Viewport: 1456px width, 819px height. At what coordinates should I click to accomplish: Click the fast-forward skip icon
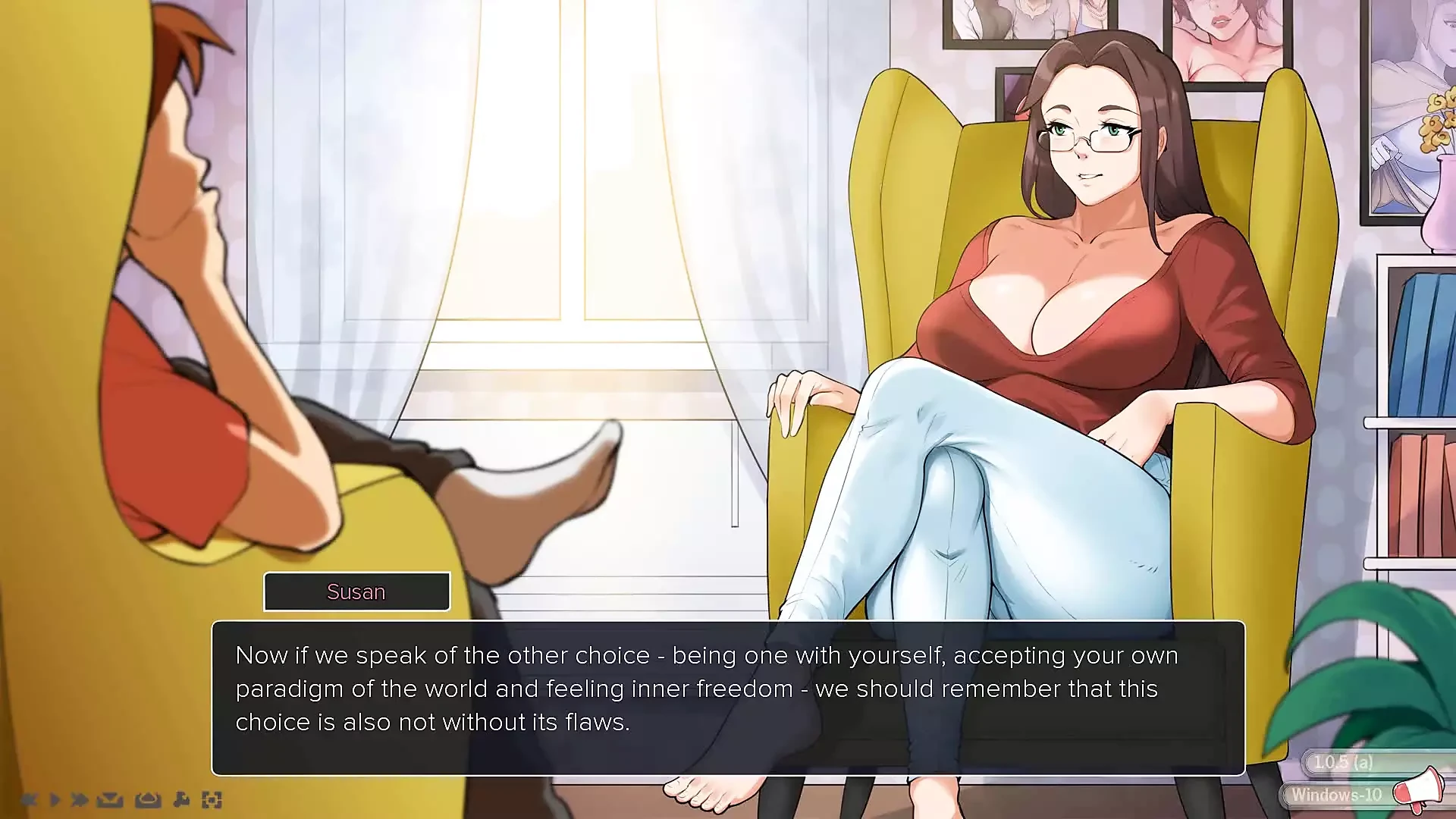pyautogui.click(x=80, y=799)
